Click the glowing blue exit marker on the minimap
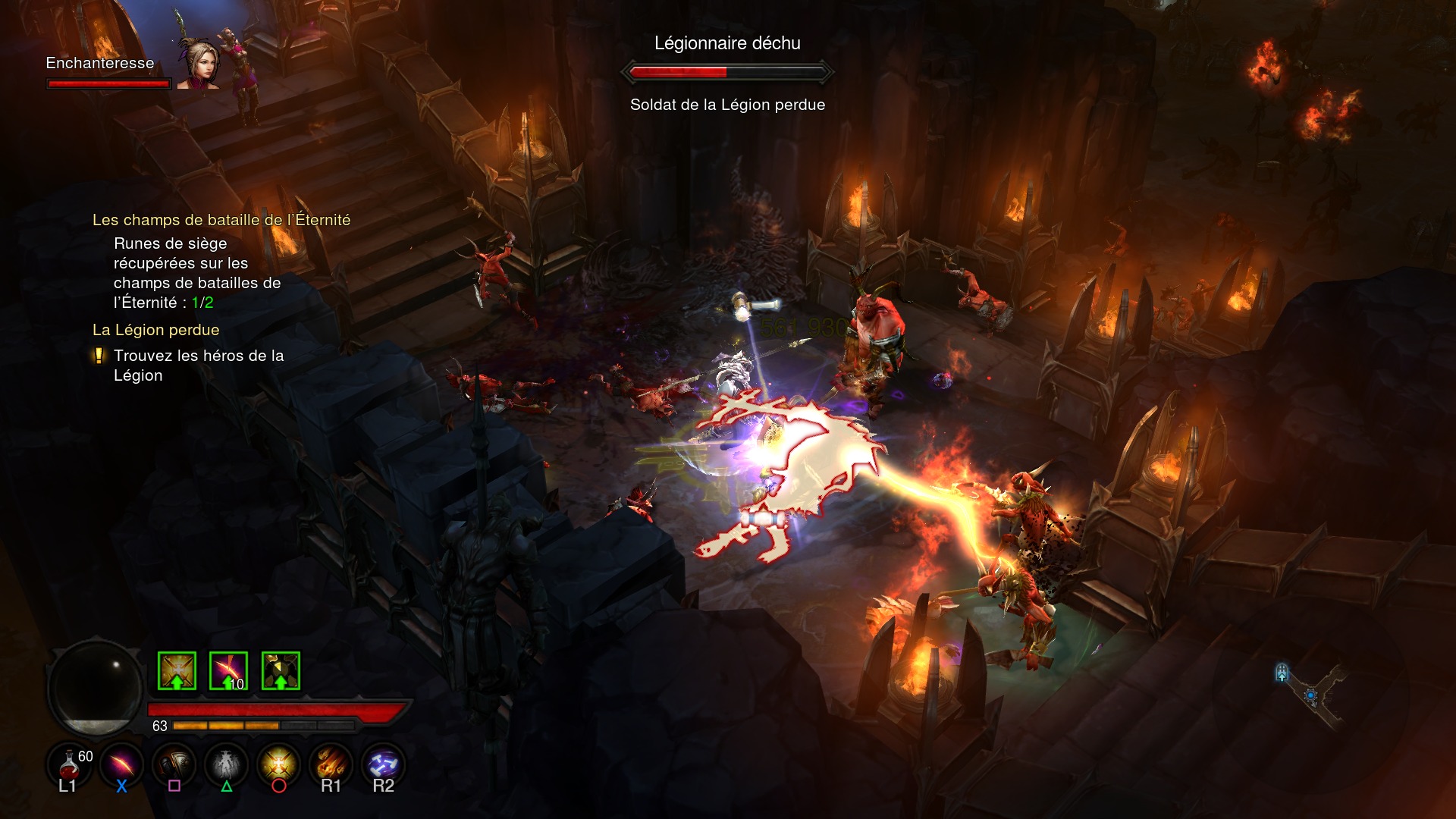The height and width of the screenshot is (819, 1456). [1282, 672]
